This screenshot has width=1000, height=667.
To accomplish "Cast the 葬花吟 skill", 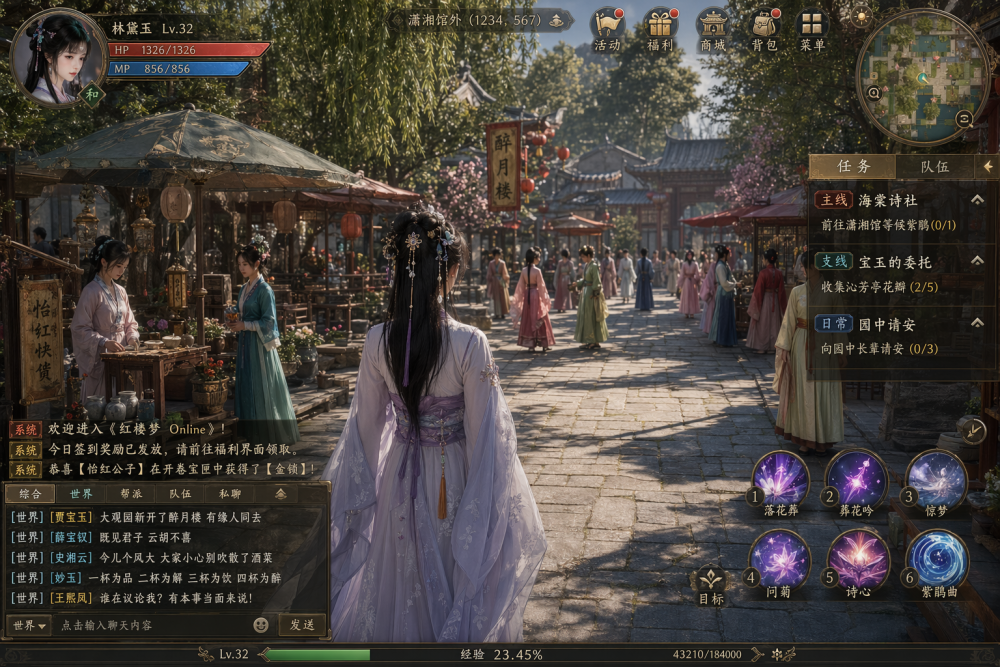I will (x=857, y=478).
